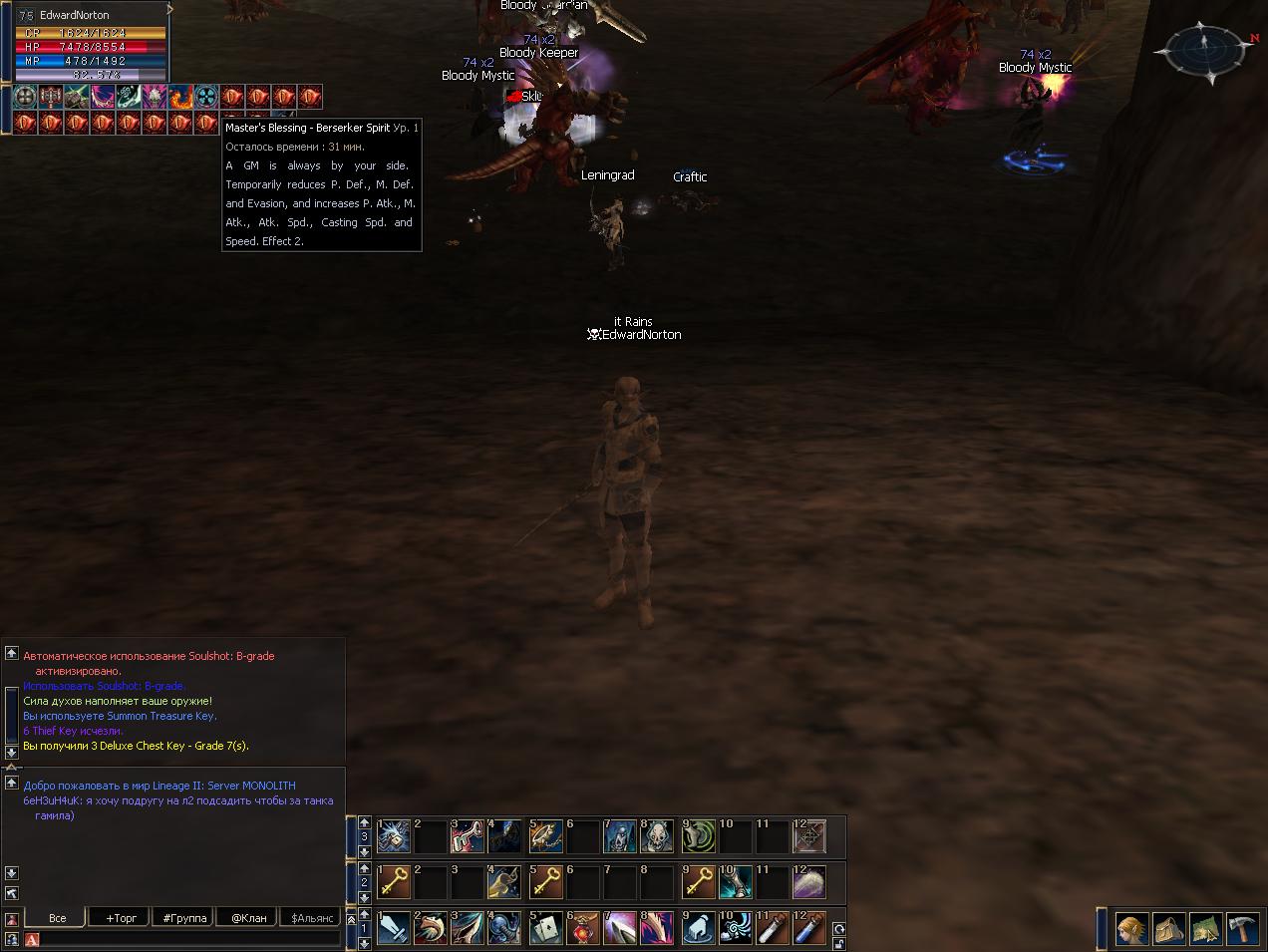Show the Все chat tab

point(58,918)
